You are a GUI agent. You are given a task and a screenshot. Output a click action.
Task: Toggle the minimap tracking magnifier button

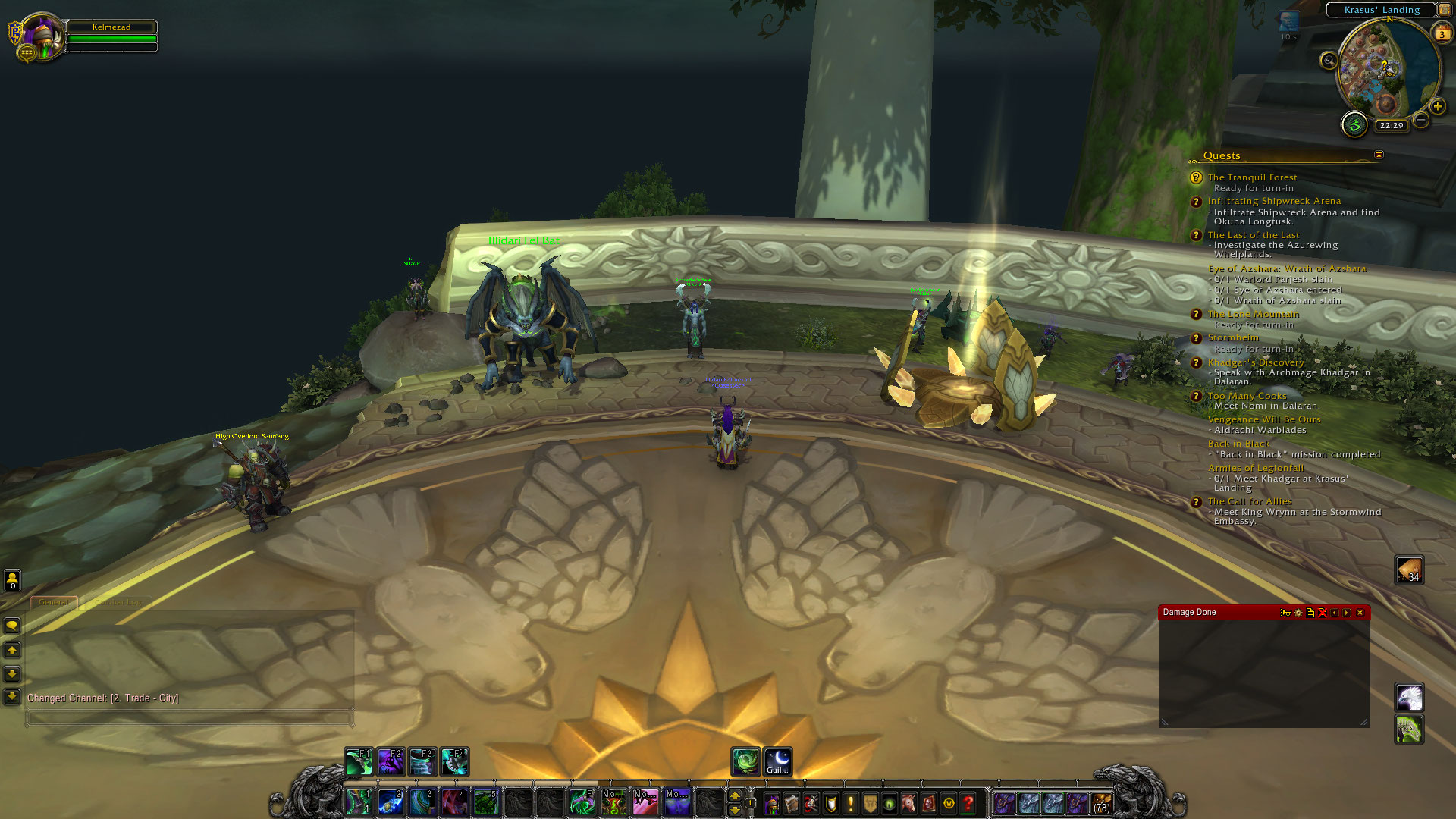coord(1329,61)
